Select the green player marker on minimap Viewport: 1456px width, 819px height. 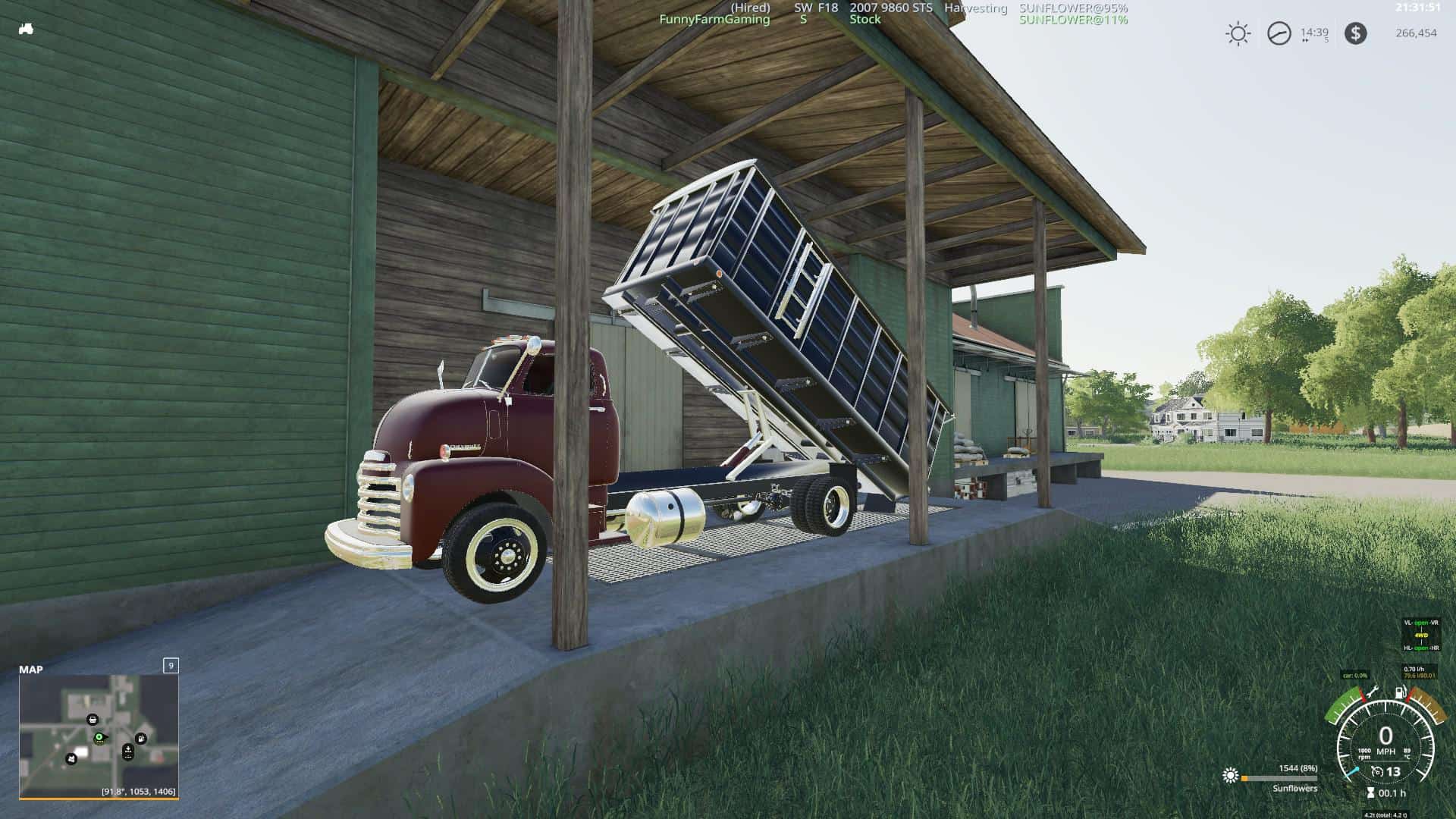99,737
